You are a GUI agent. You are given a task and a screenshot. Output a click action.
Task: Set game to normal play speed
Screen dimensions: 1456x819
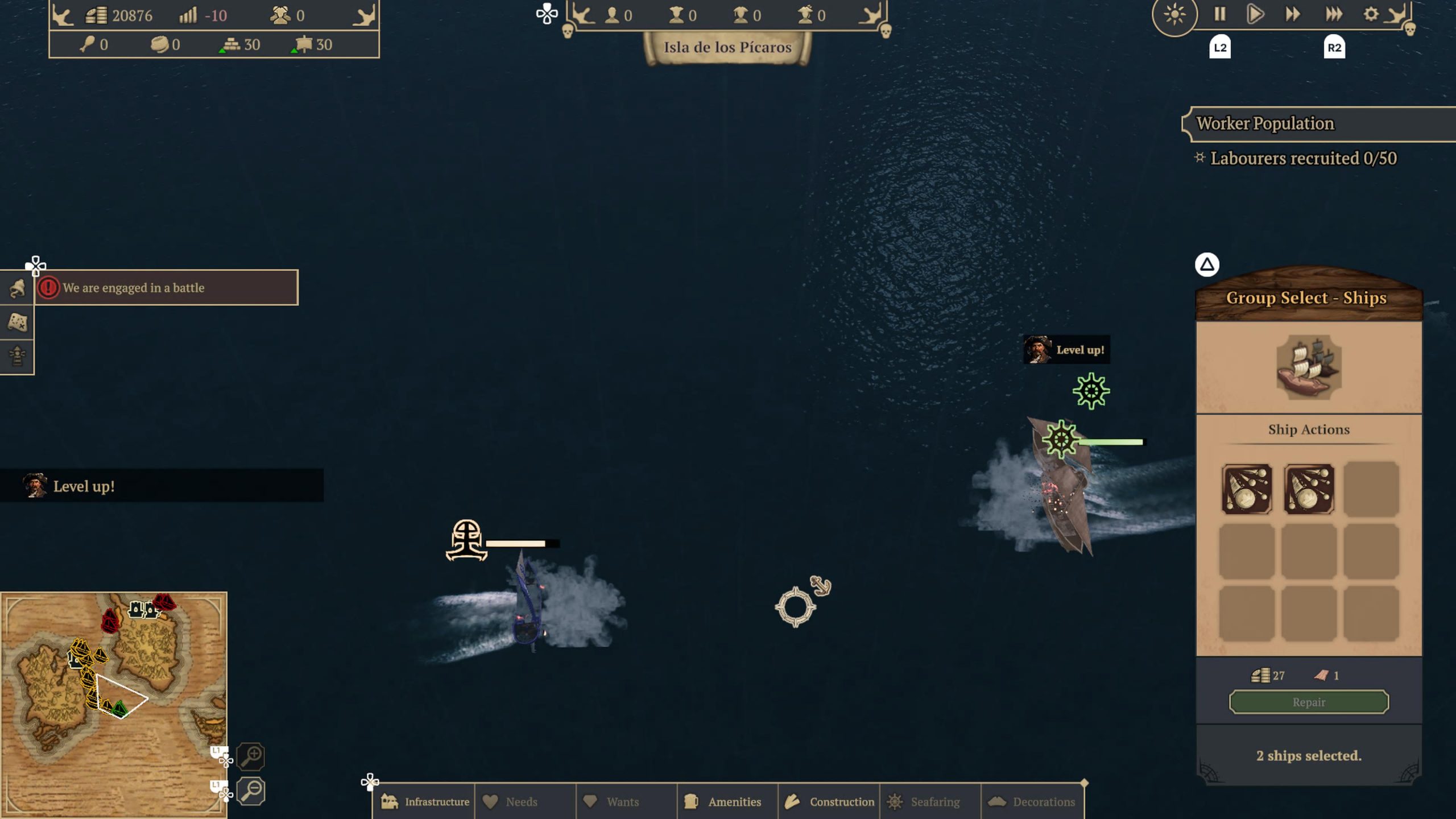1255,14
